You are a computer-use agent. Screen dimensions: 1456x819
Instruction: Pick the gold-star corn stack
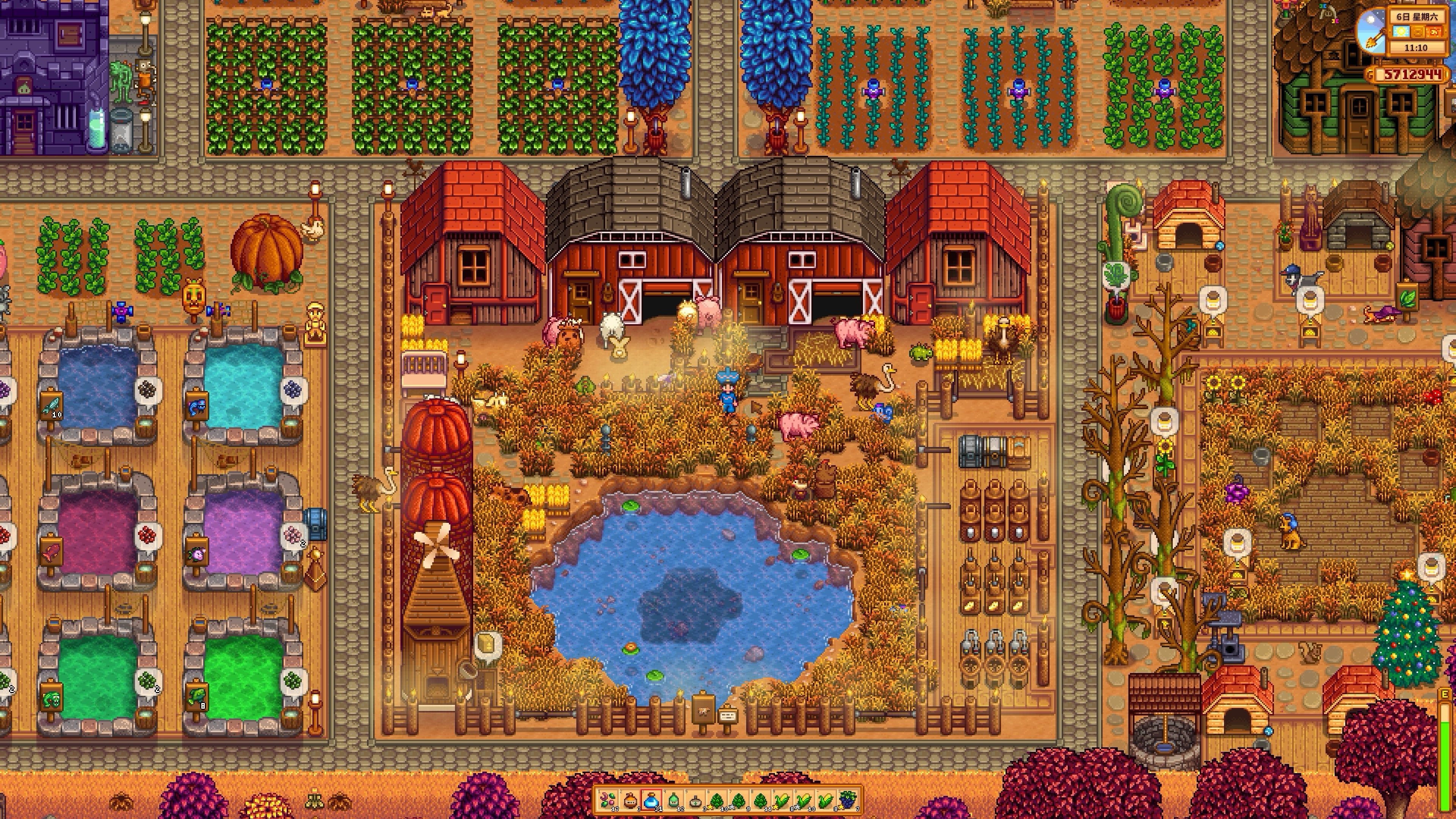[782, 801]
